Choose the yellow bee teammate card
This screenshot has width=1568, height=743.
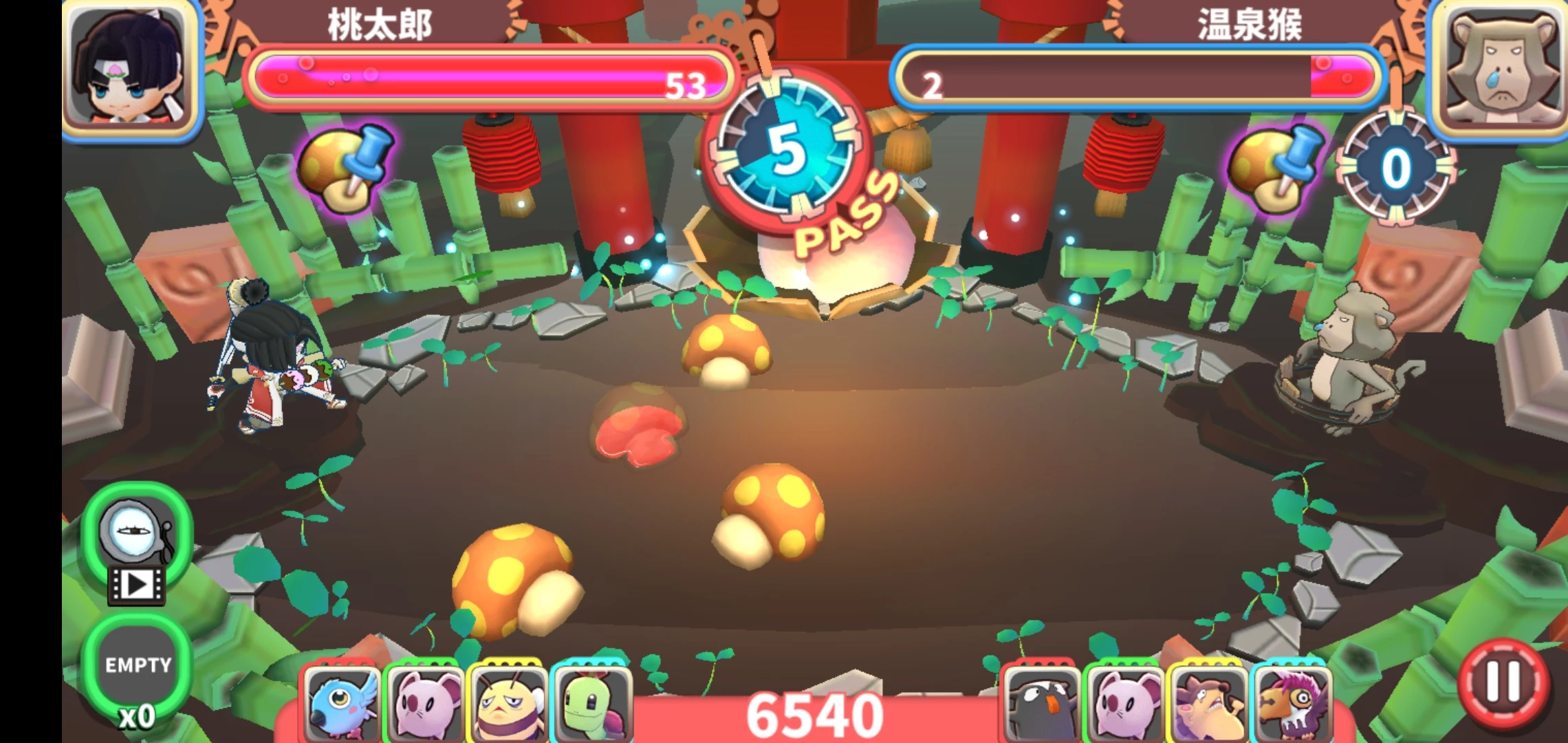point(507,703)
